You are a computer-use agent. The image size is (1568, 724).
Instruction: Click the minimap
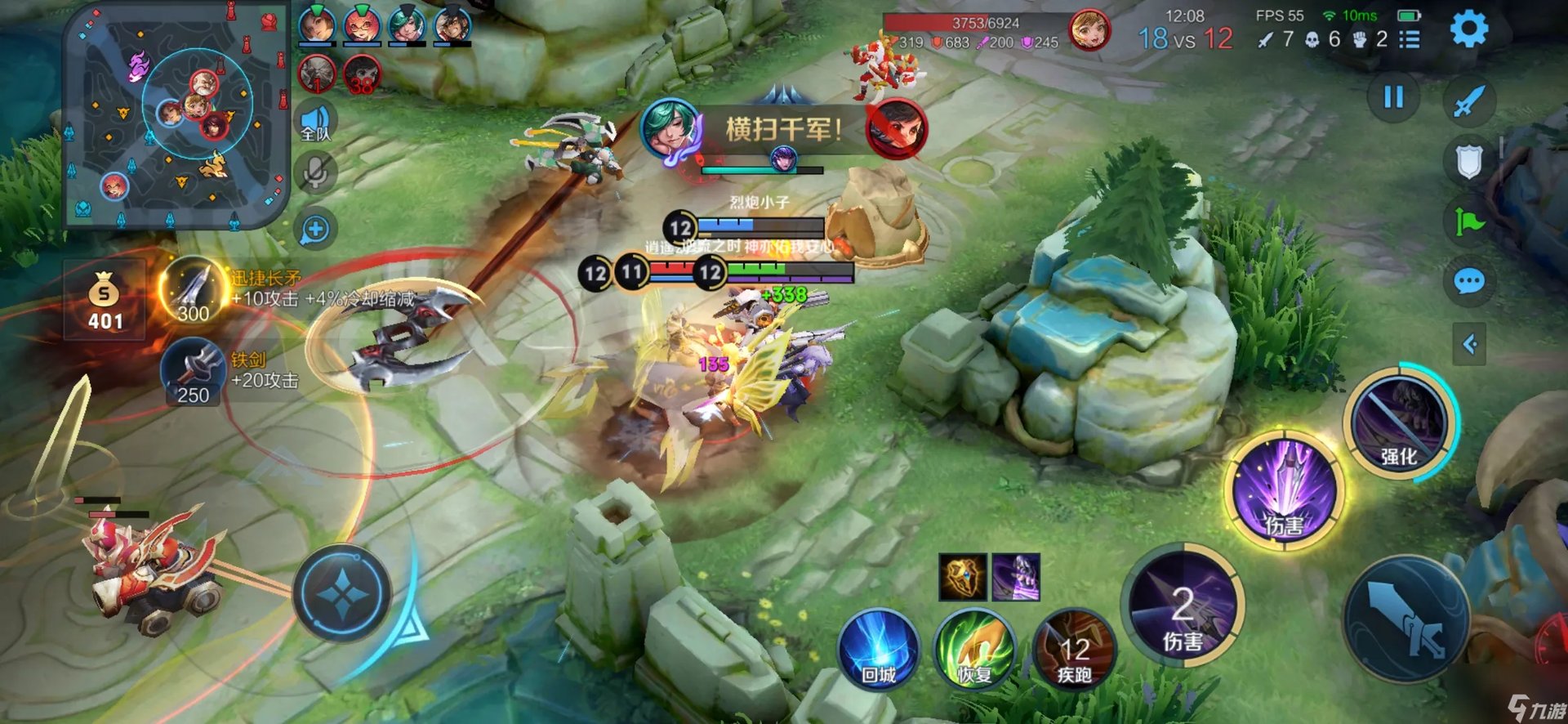point(176,114)
